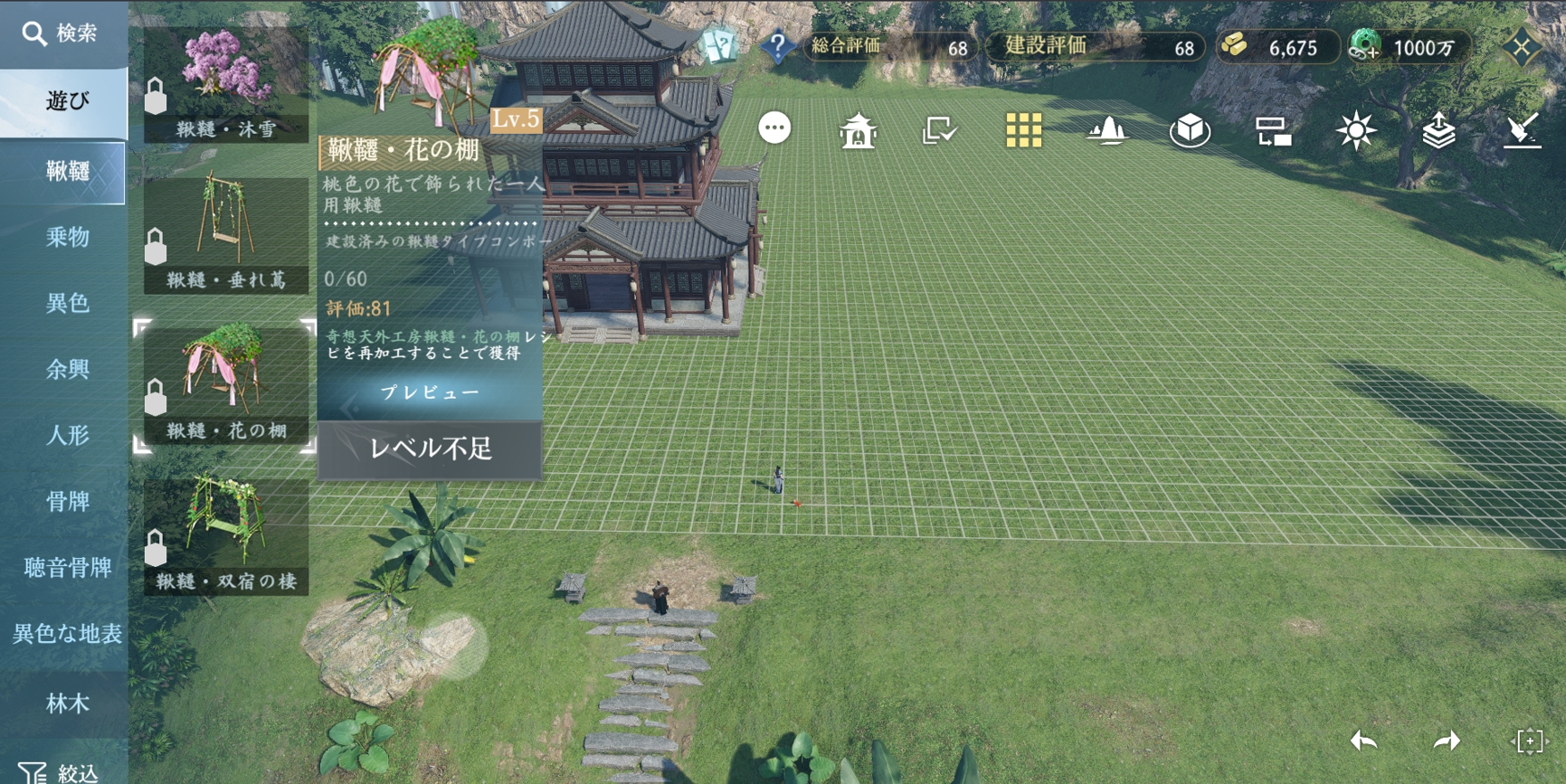1566x784 pixels.
Task: Open the three-dot more options button
Action: pyautogui.click(x=774, y=128)
